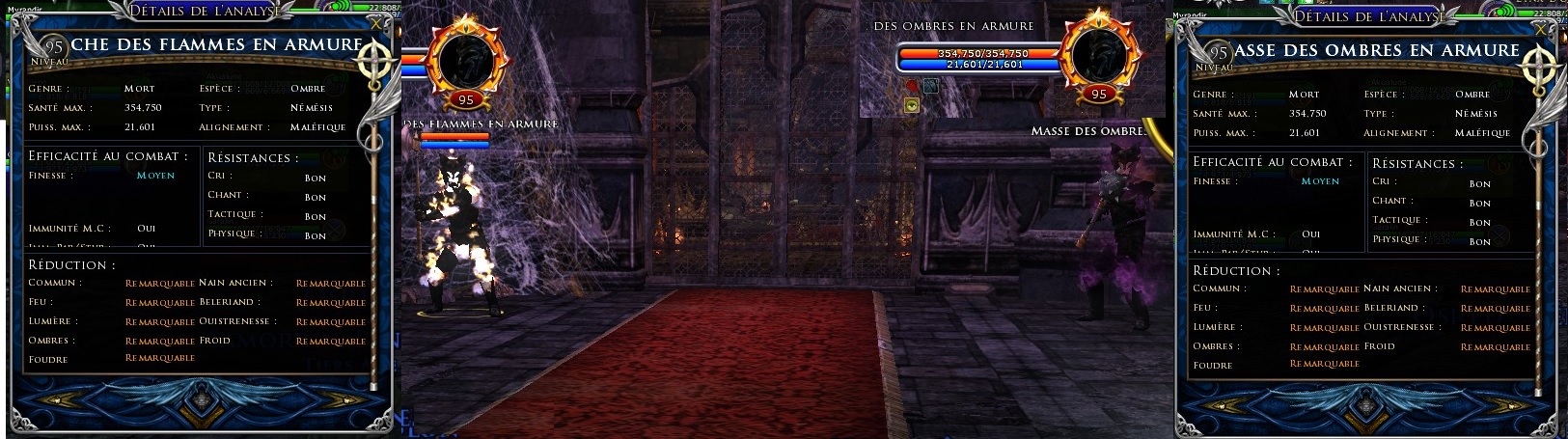Close the Flammes en Armure analysis panel
This screenshot has height=439, width=1568.
(374, 21)
